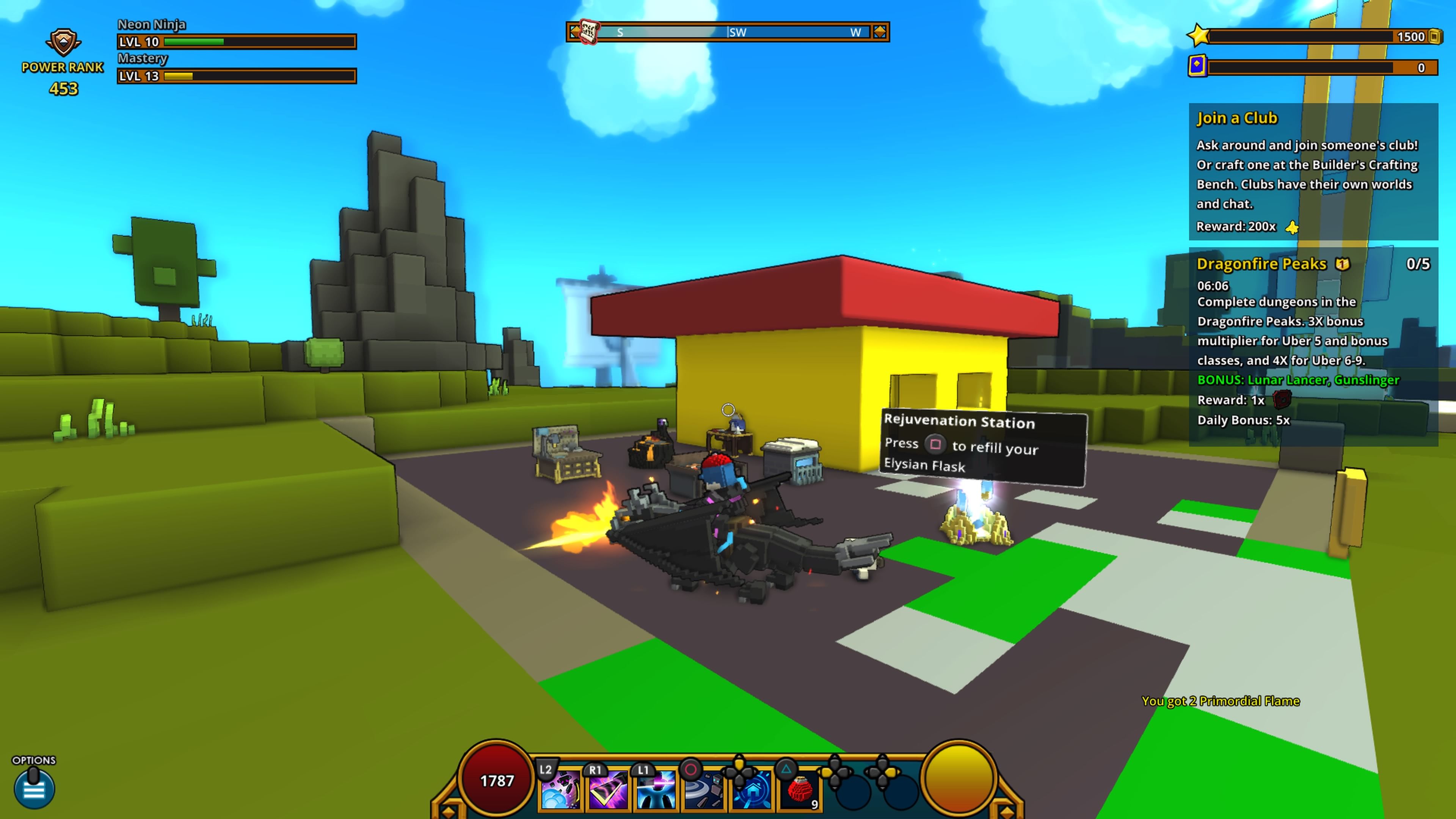Click the left diamond arrow on the compass
Screen dimensions: 1456x819
tap(576, 31)
